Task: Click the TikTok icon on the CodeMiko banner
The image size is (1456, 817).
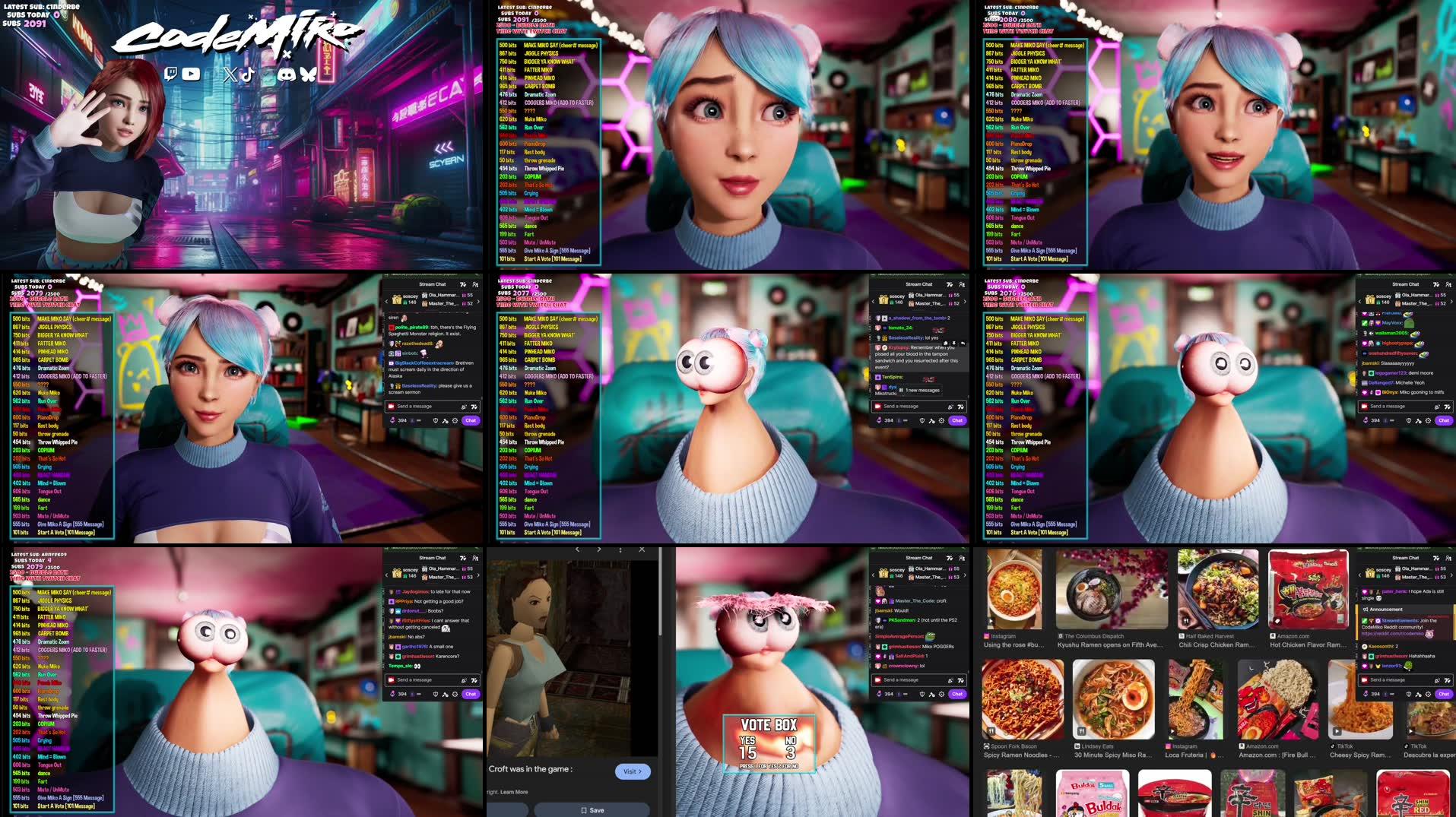Action: 248,74
